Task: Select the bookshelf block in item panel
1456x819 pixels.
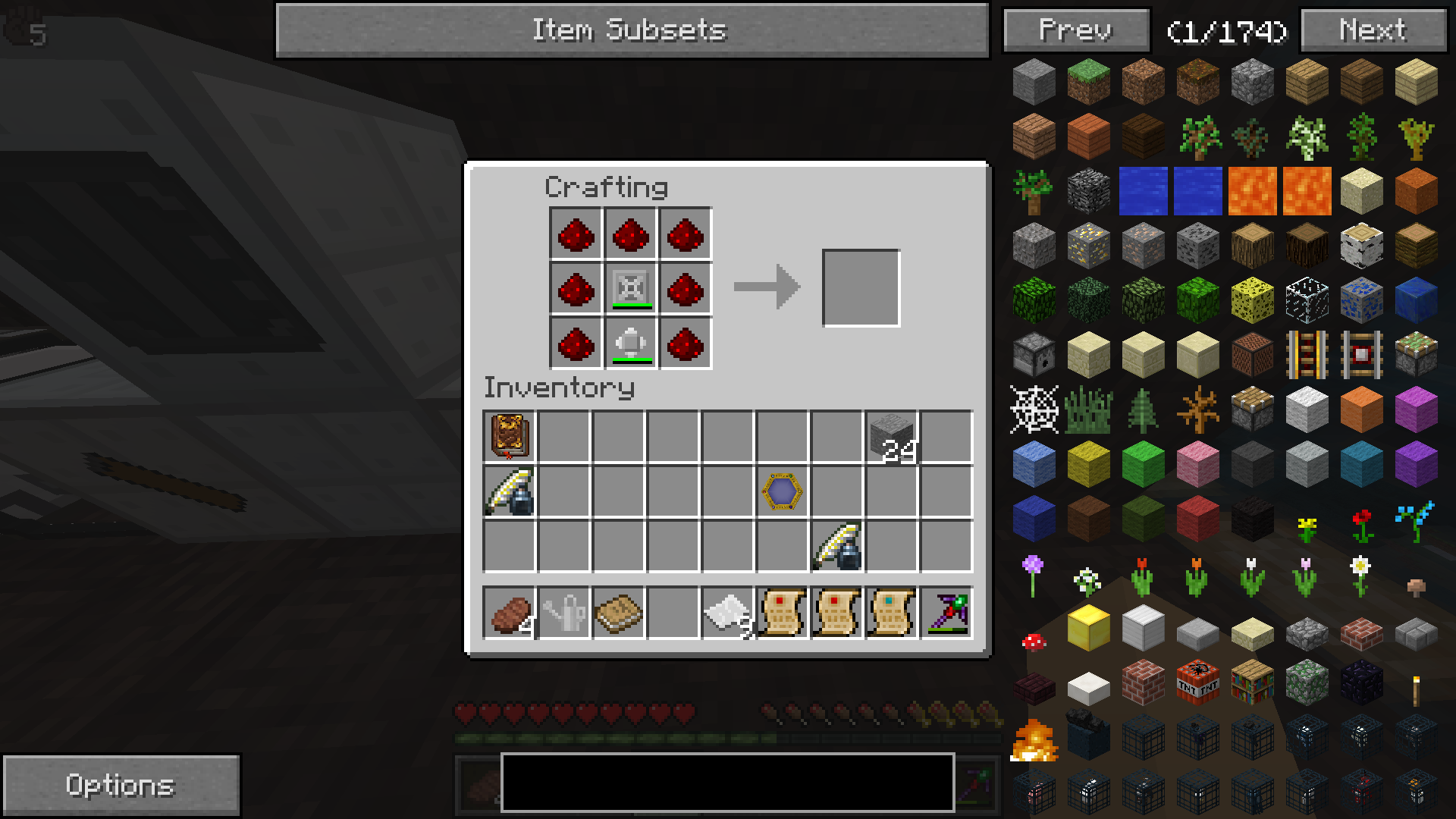Action: [x=1252, y=682]
